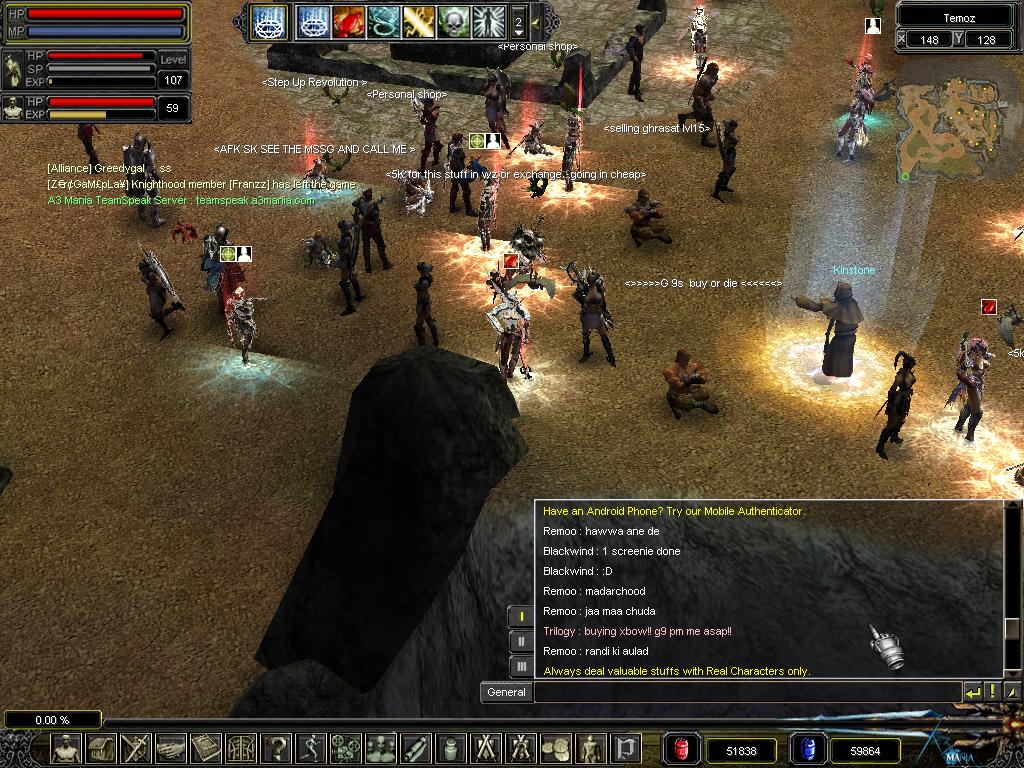This screenshot has width=1024, height=768.
Task: Click the chat message input field
Action: (x=745, y=692)
